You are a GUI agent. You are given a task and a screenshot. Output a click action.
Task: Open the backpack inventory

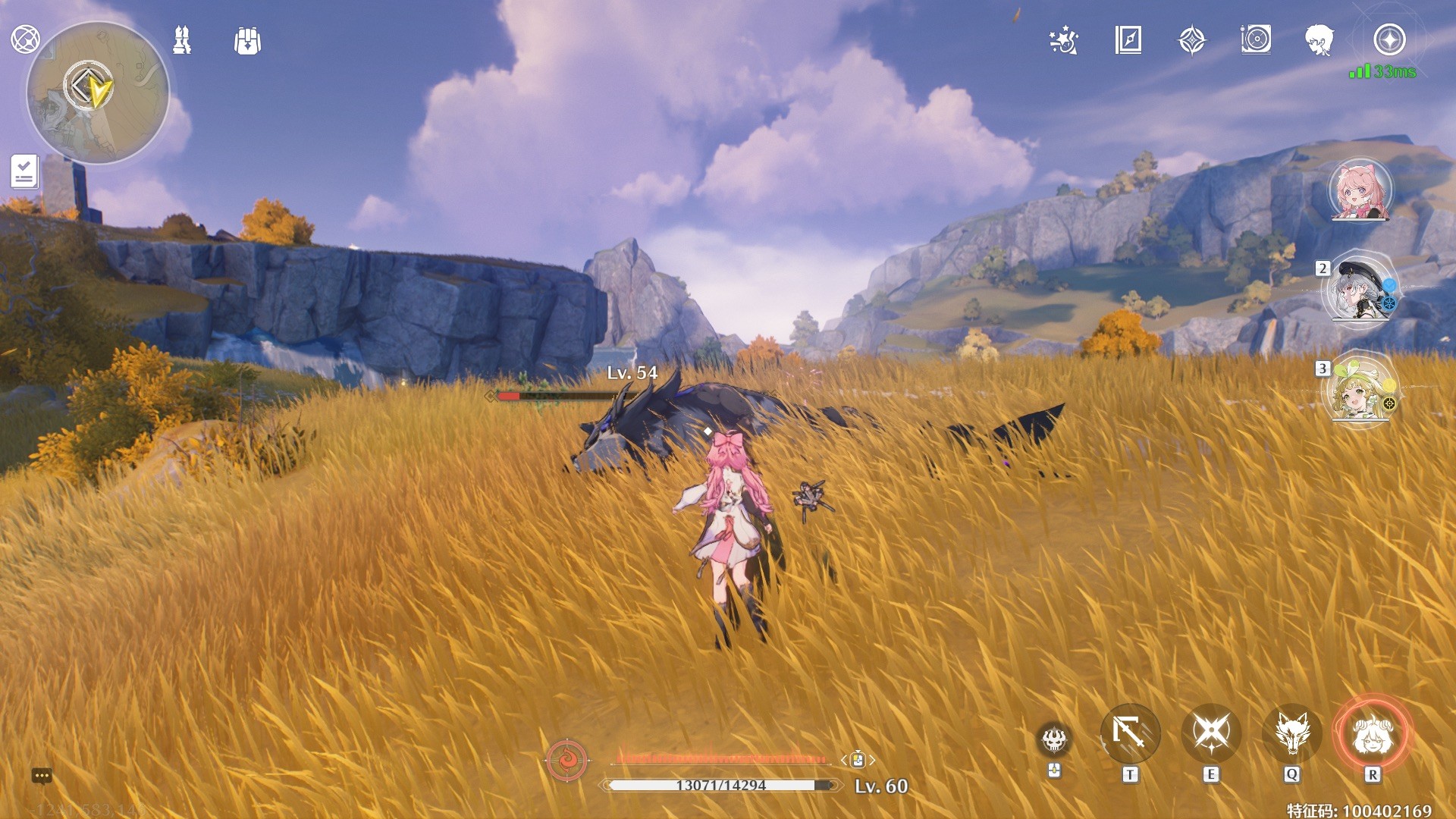pos(248,41)
